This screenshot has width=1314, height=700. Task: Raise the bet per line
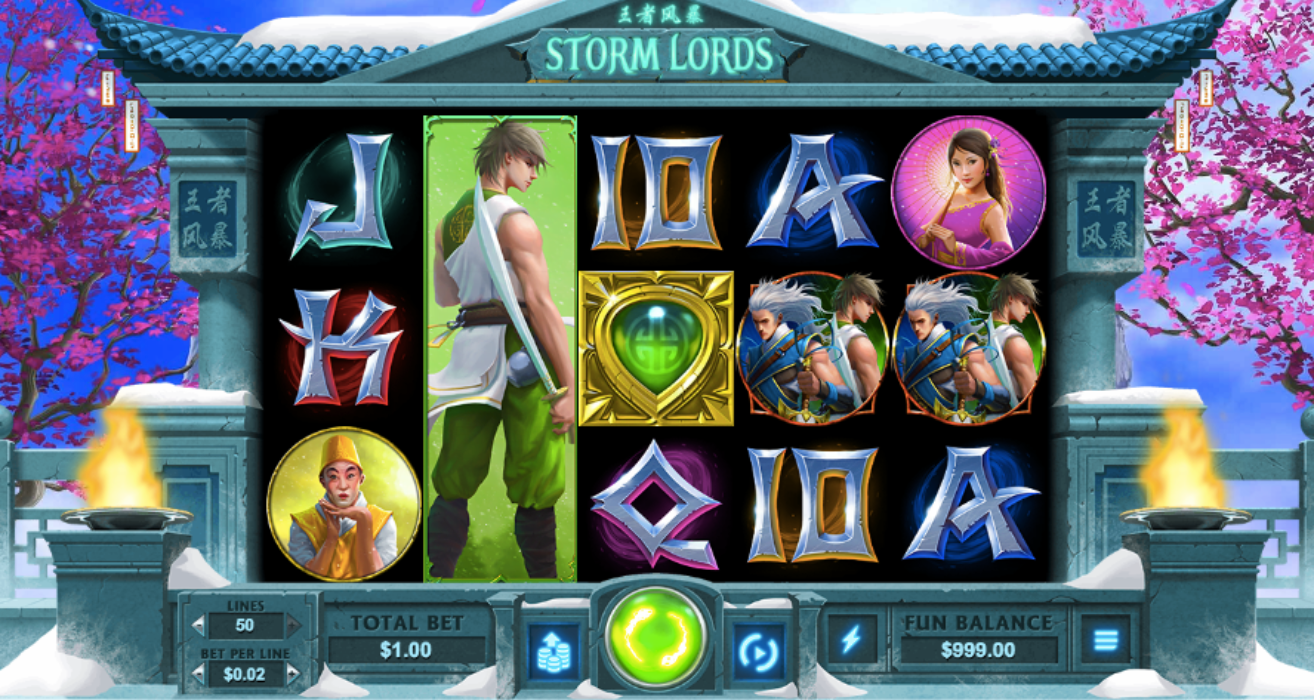(x=293, y=675)
